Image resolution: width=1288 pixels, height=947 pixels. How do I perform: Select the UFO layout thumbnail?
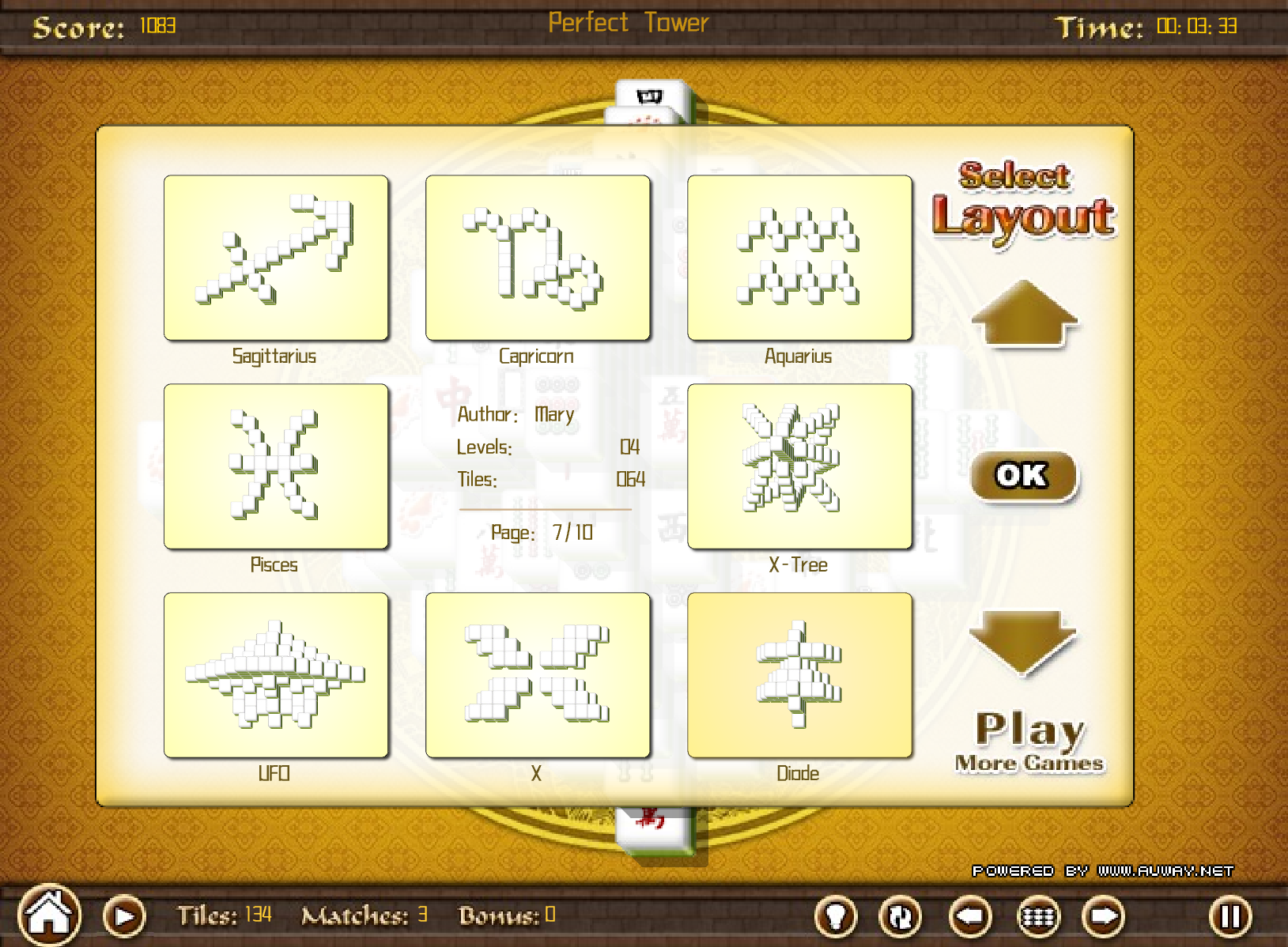pos(276,675)
